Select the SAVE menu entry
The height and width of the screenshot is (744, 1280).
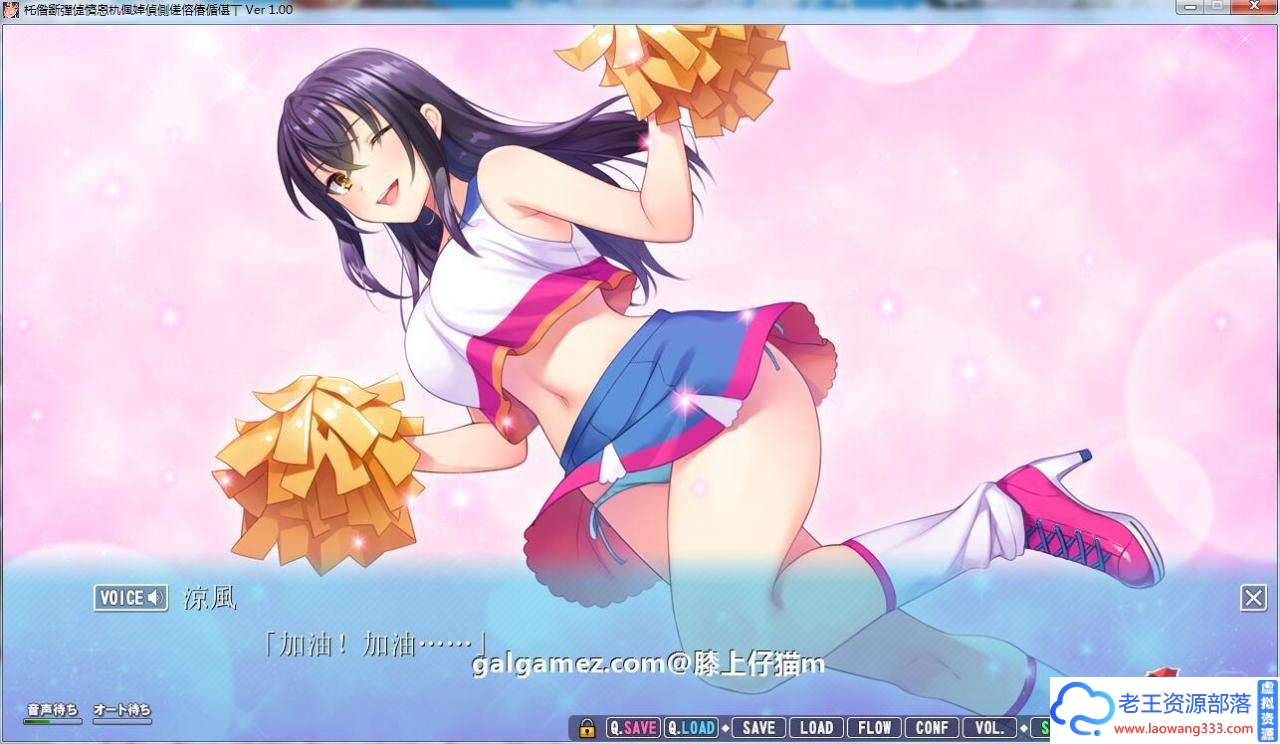(757, 727)
